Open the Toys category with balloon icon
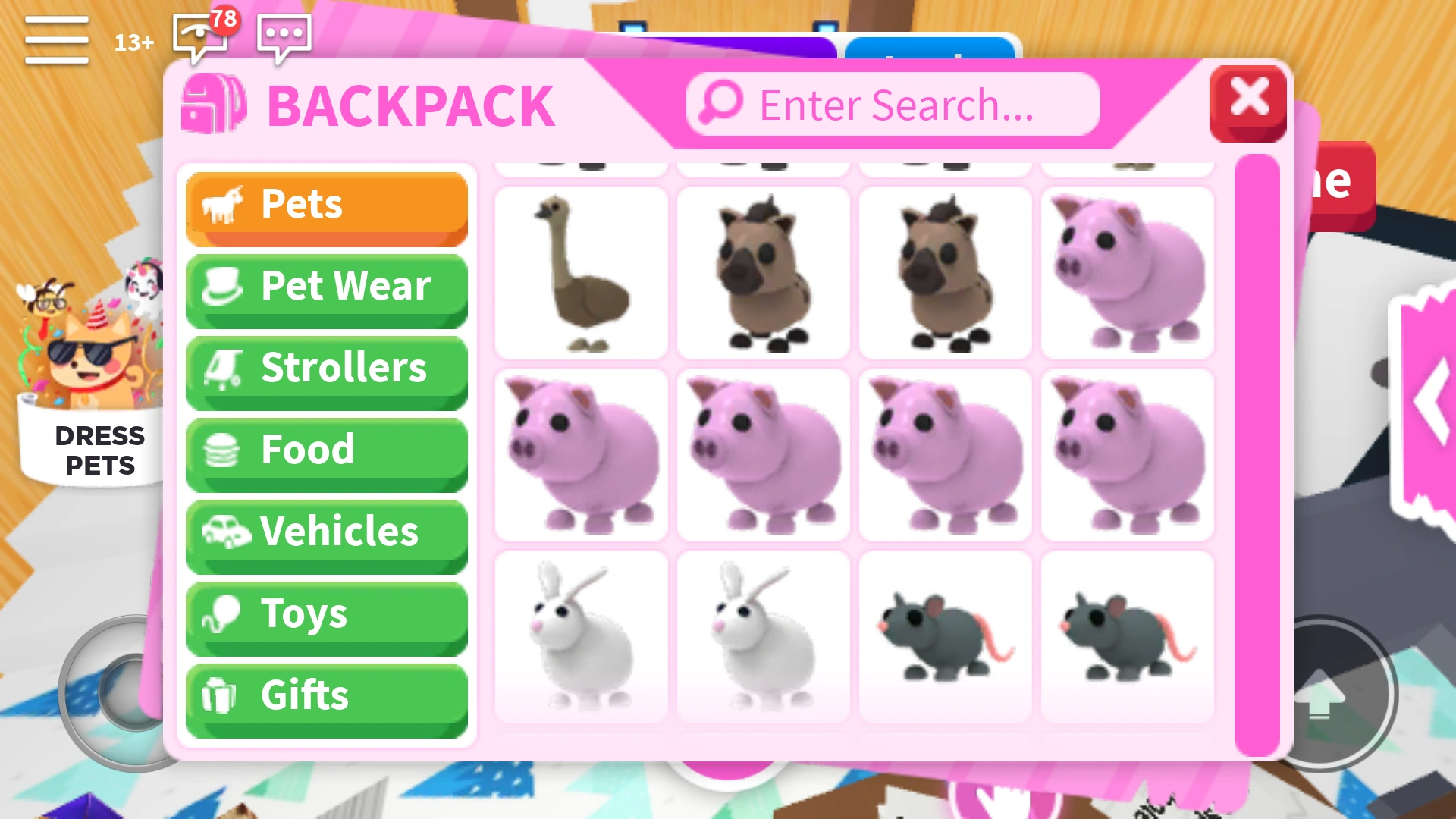This screenshot has height=819, width=1456. 326,614
